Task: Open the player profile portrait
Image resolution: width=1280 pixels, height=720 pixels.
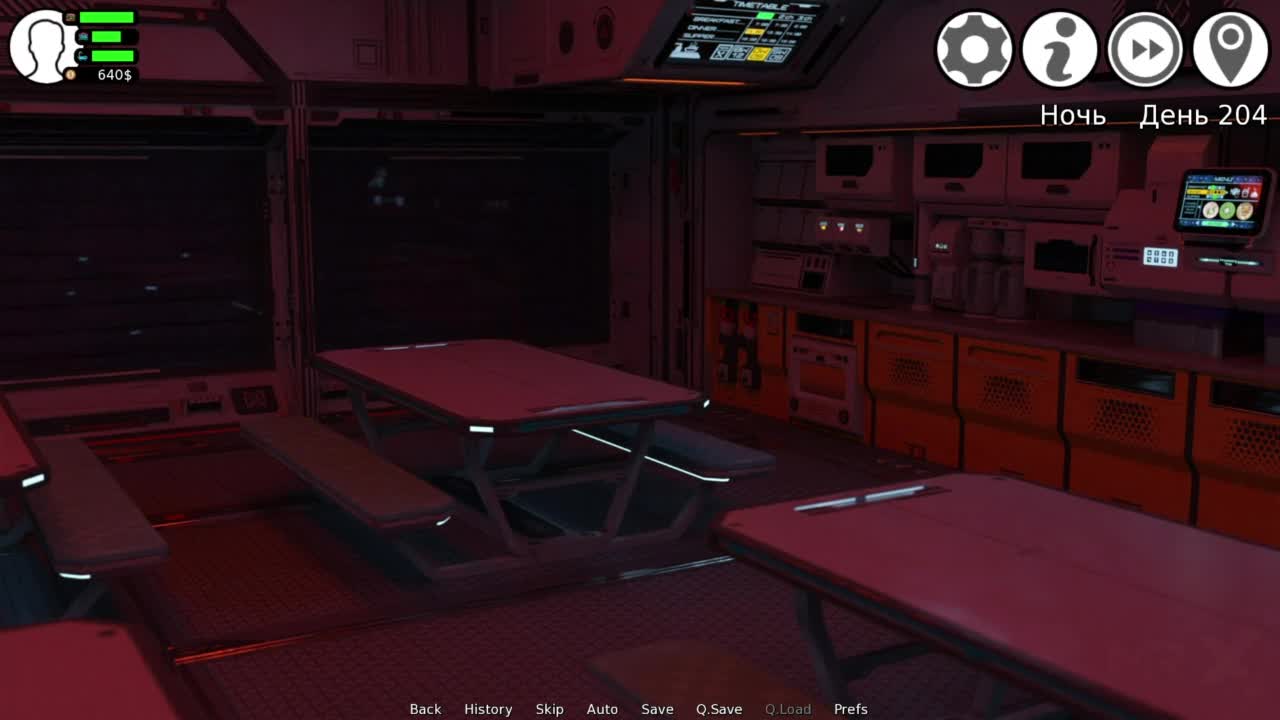Action: click(41, 46)
